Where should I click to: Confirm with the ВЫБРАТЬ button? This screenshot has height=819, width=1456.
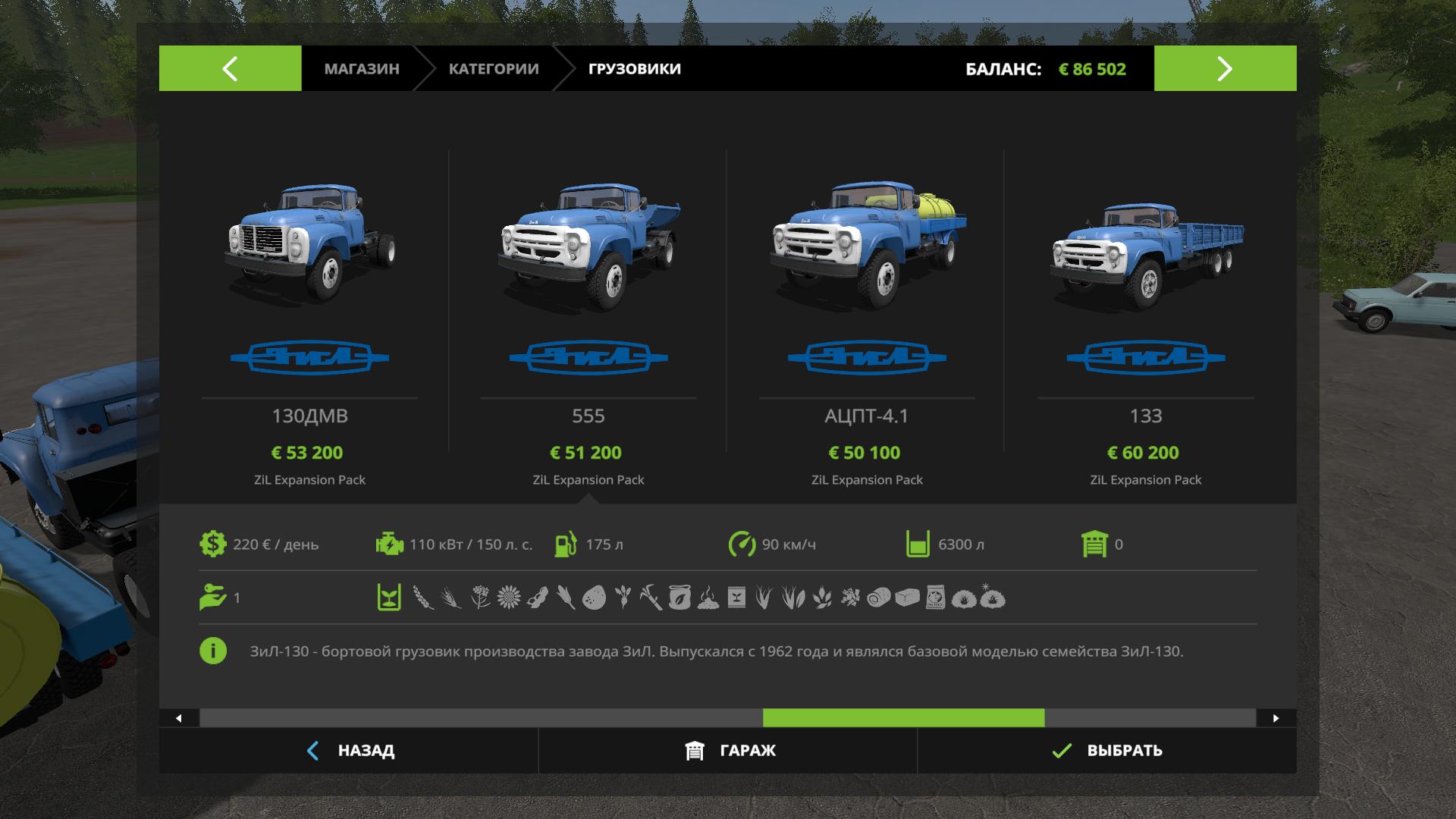click(x=1107, y=751)
